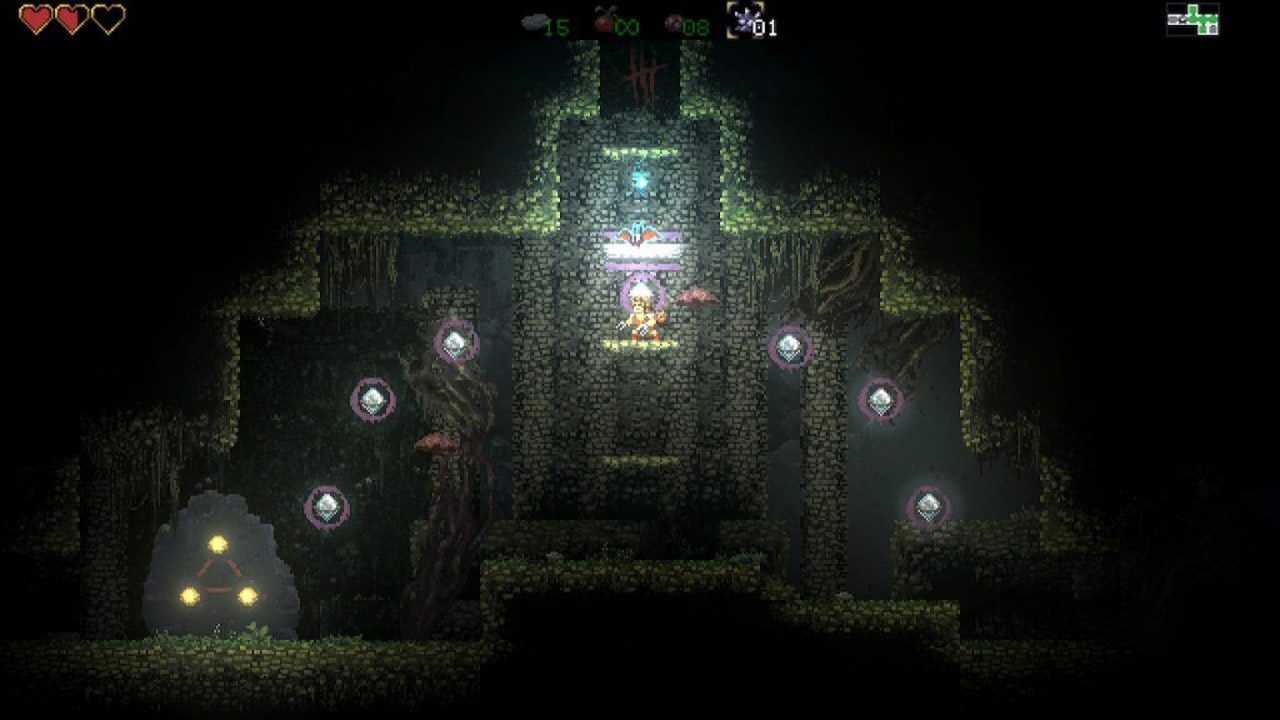
Task: Click the dark round ore resource icon
Action: (x=673, y=22)
